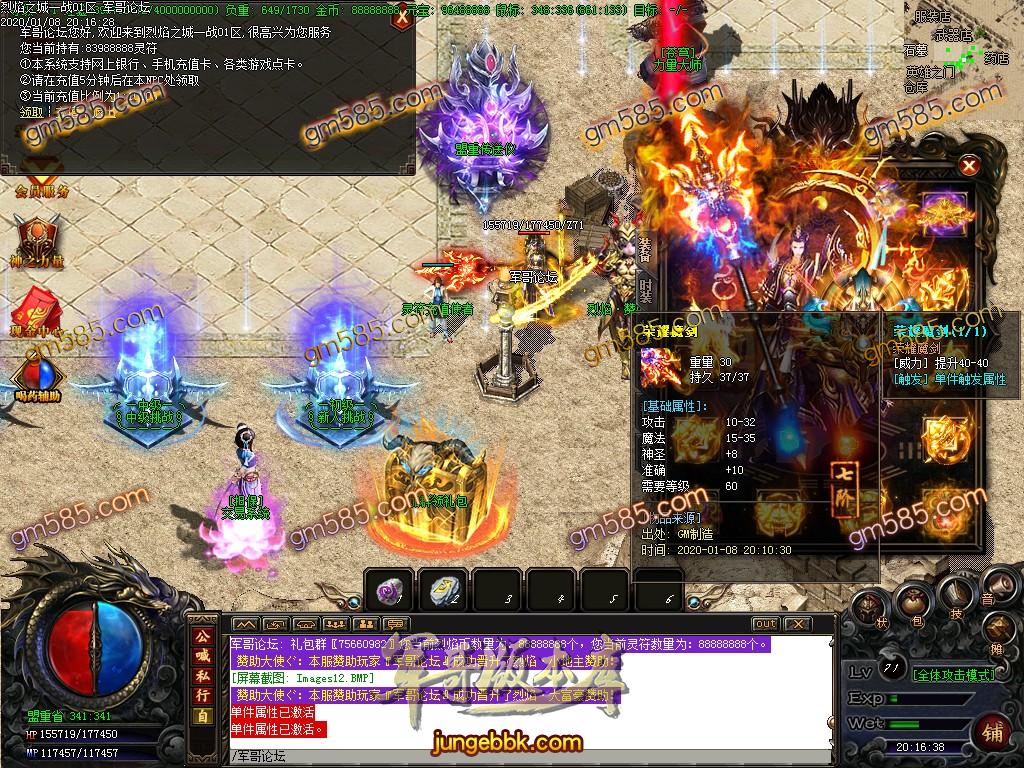The height and width of the screenshot is (768, 1024).
Task: Click the chat panel 'out' button
Action: pyautogui.click(x=765, y=624)
